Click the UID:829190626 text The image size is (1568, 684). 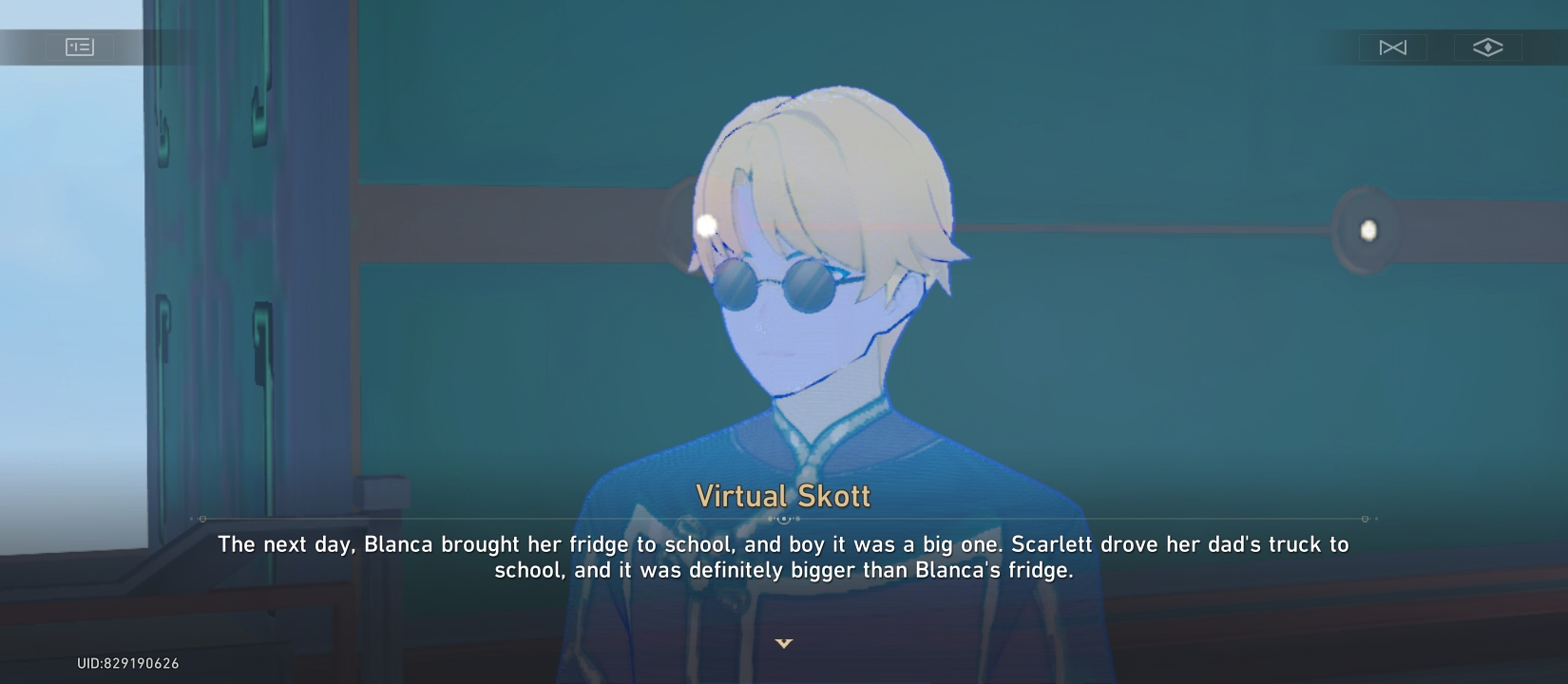[127, 664]
